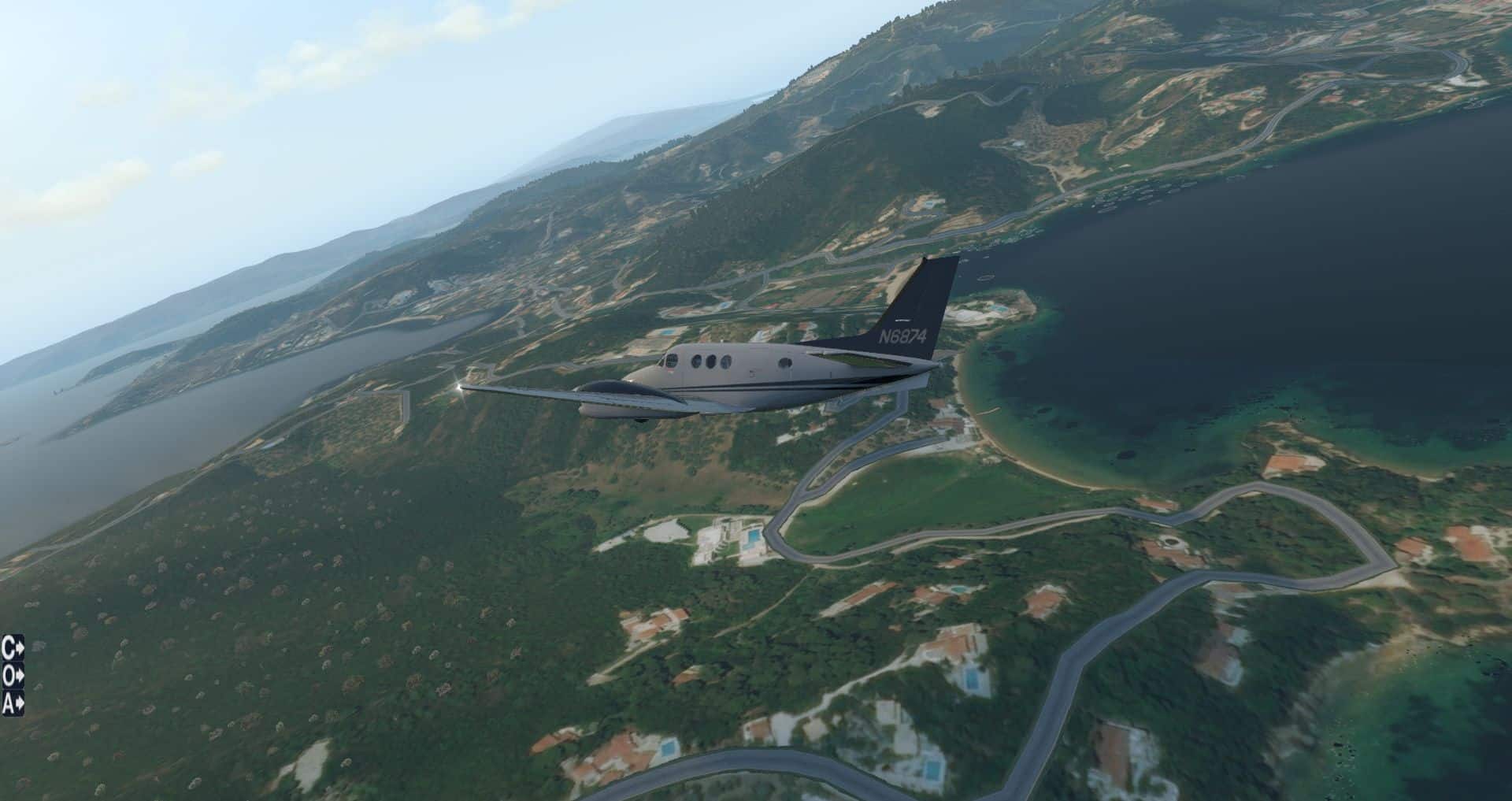Show the A arrow side panel

click(x=13, y=703)
